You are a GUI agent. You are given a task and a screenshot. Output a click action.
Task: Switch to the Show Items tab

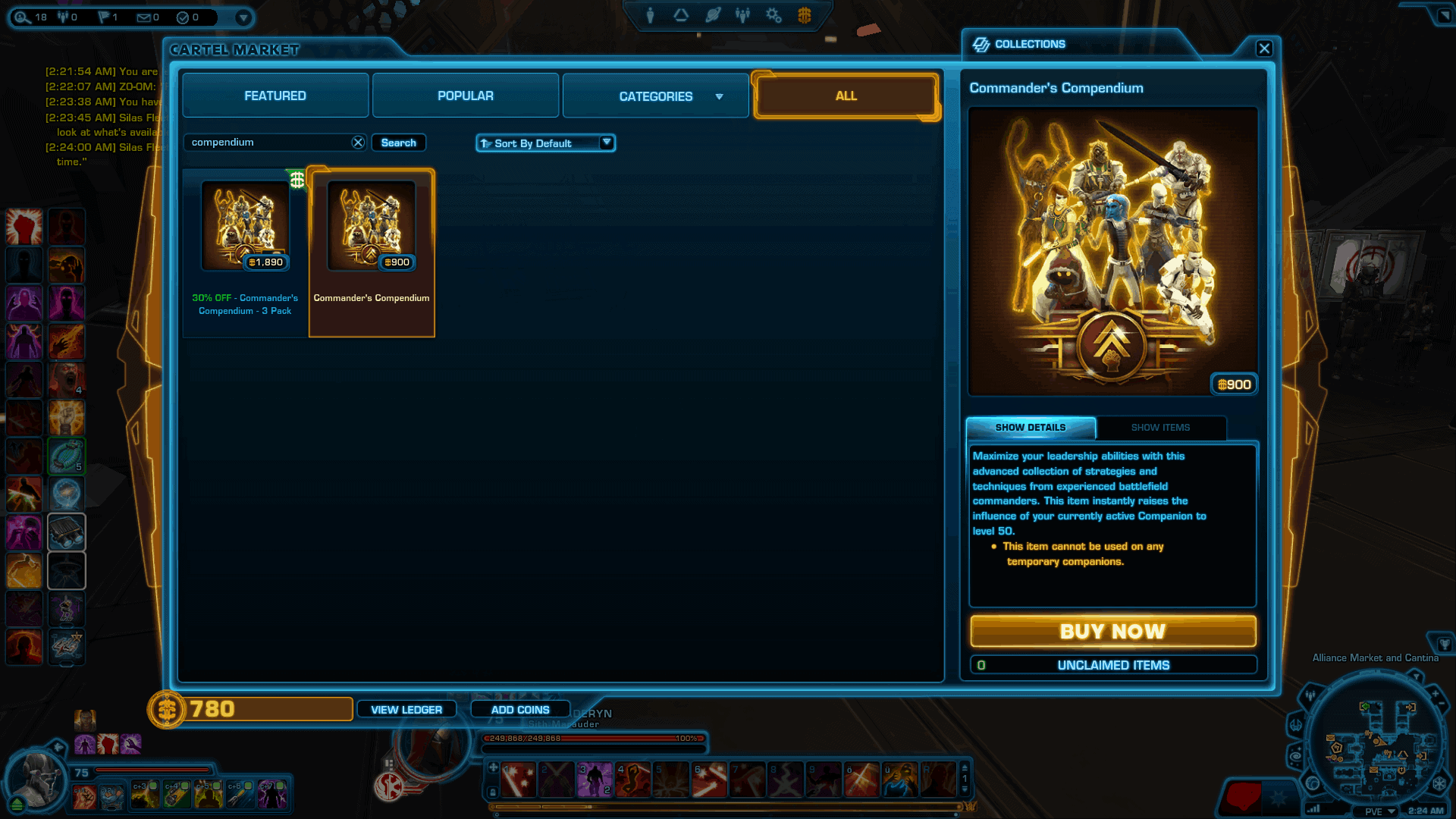point(1160,428)
